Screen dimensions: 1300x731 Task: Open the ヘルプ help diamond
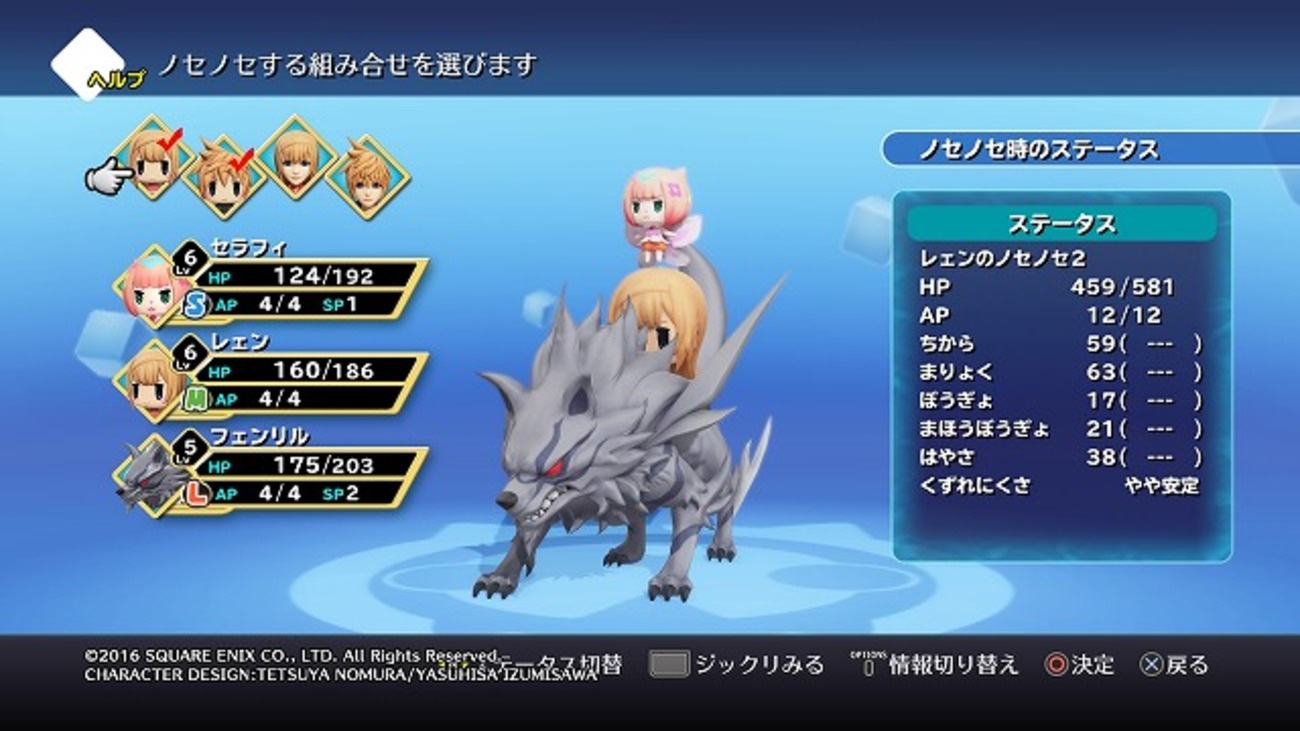coord(88,64)
